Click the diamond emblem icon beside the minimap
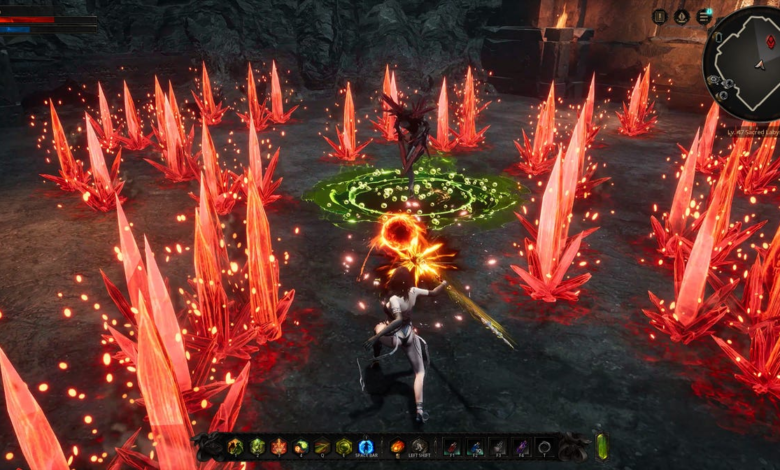This screenshot has height=470, width=780. (x=682, y=16)
